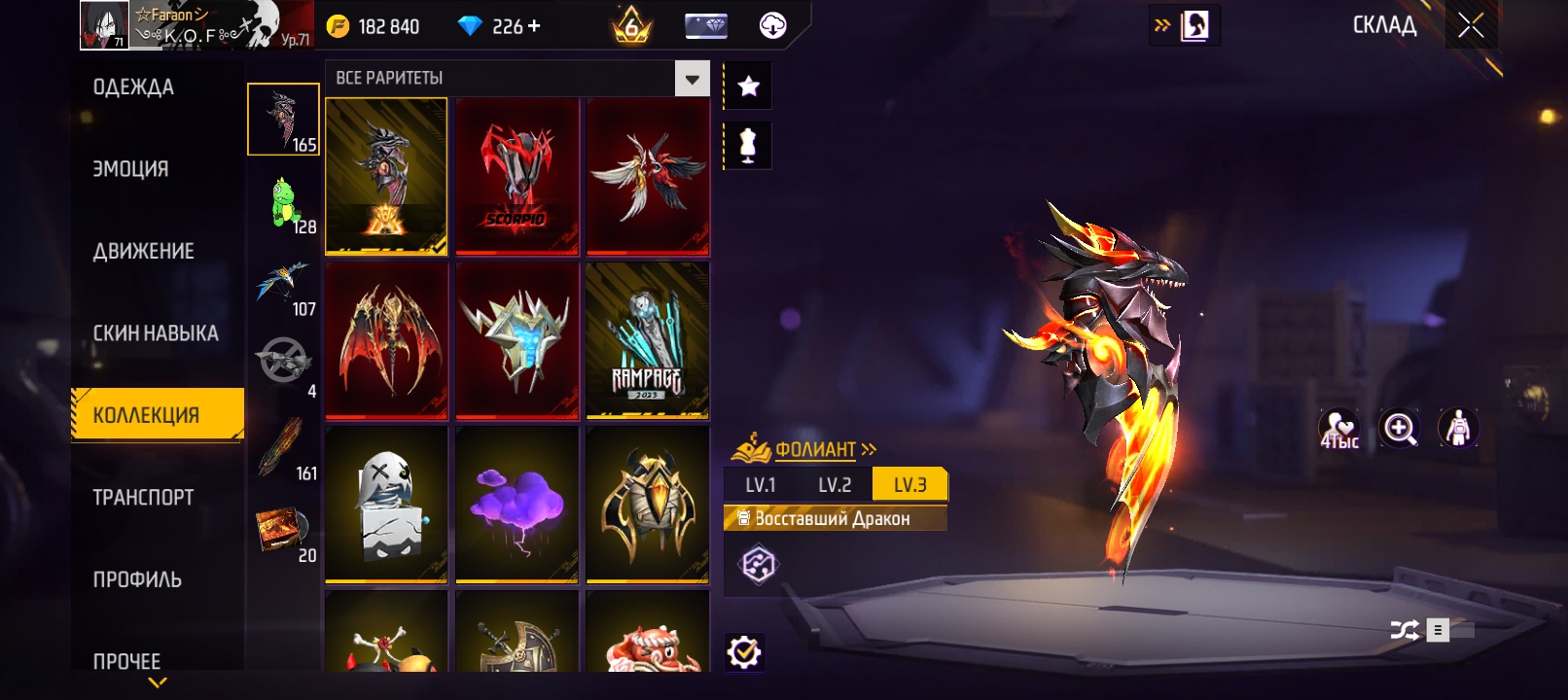Add diamonds with the plus button
Image resolution: width=1568 pixels, height=700 pixels.
pyautogui.click(x=534, y=26)
